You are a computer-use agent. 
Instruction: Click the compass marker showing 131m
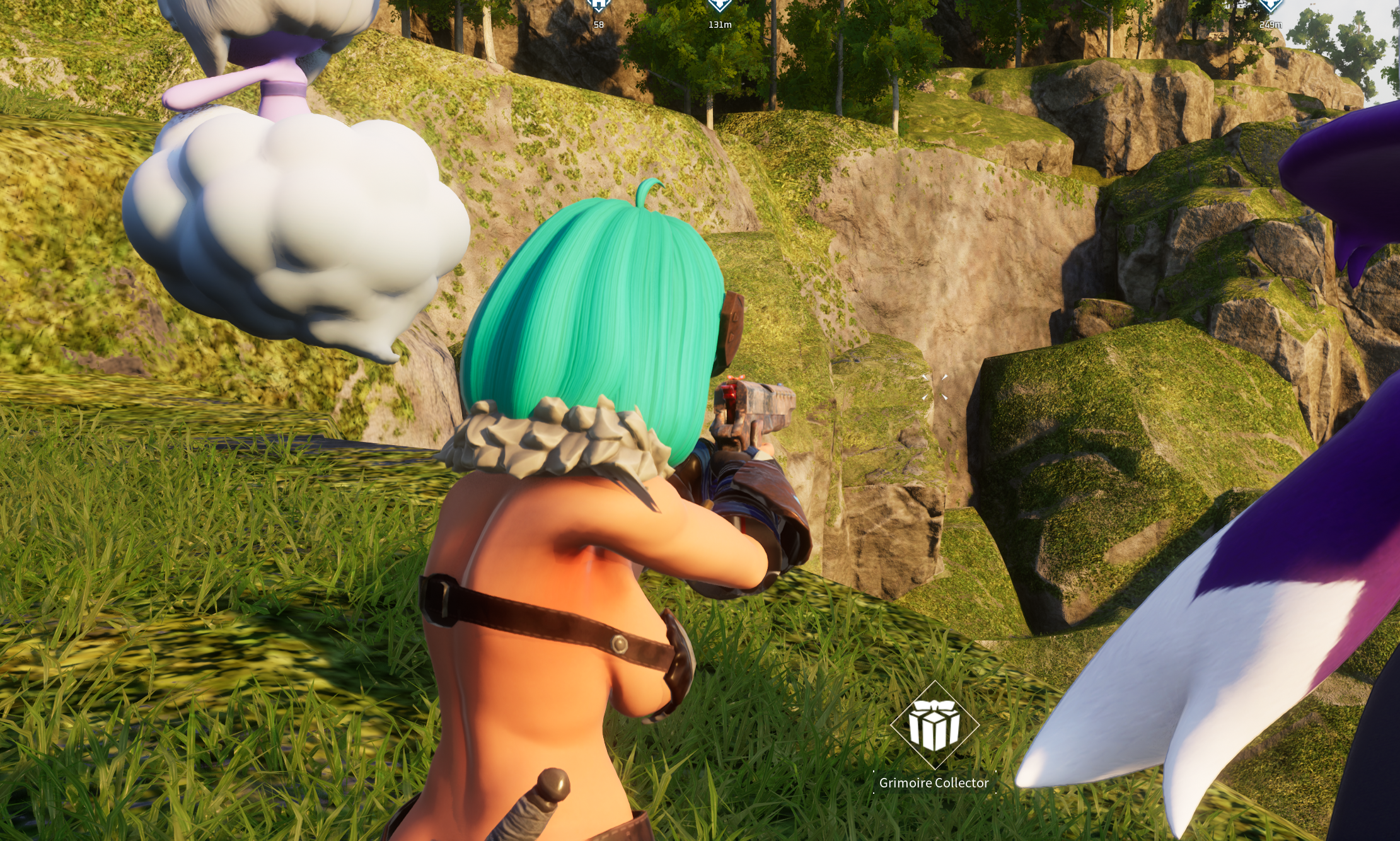719,6
